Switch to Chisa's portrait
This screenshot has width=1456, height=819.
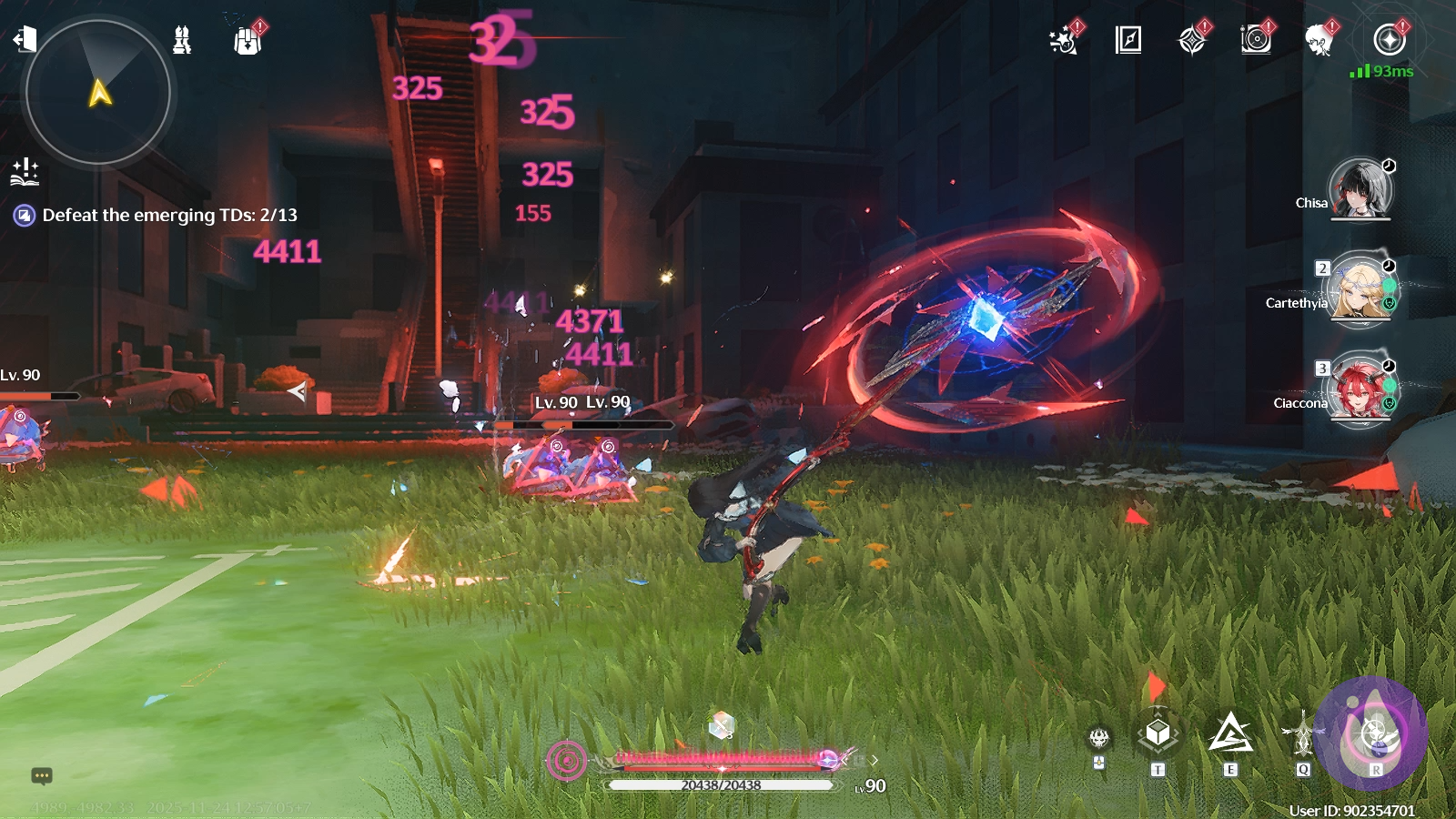pyautogui.click(x=1360, y=189)
